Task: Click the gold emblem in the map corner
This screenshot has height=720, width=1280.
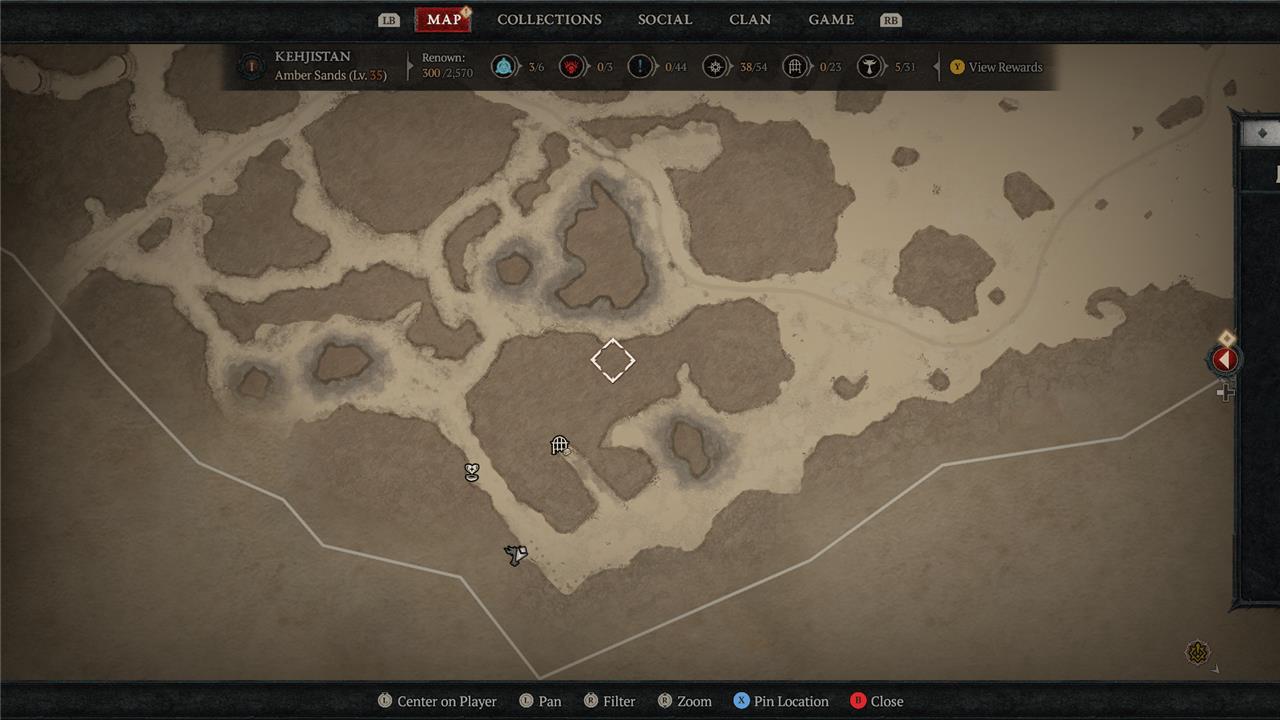Action: [1198, 653]
